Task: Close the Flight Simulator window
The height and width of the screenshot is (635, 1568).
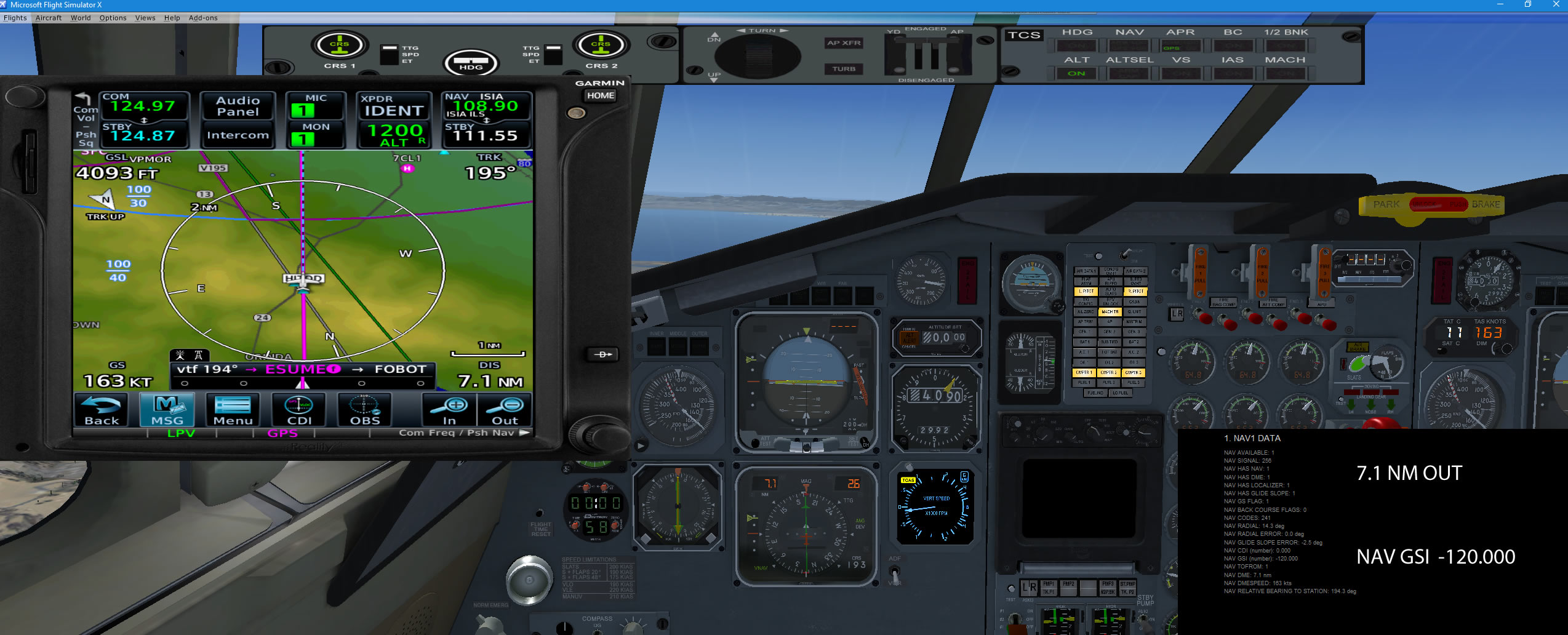Action: coord(1556,4)
